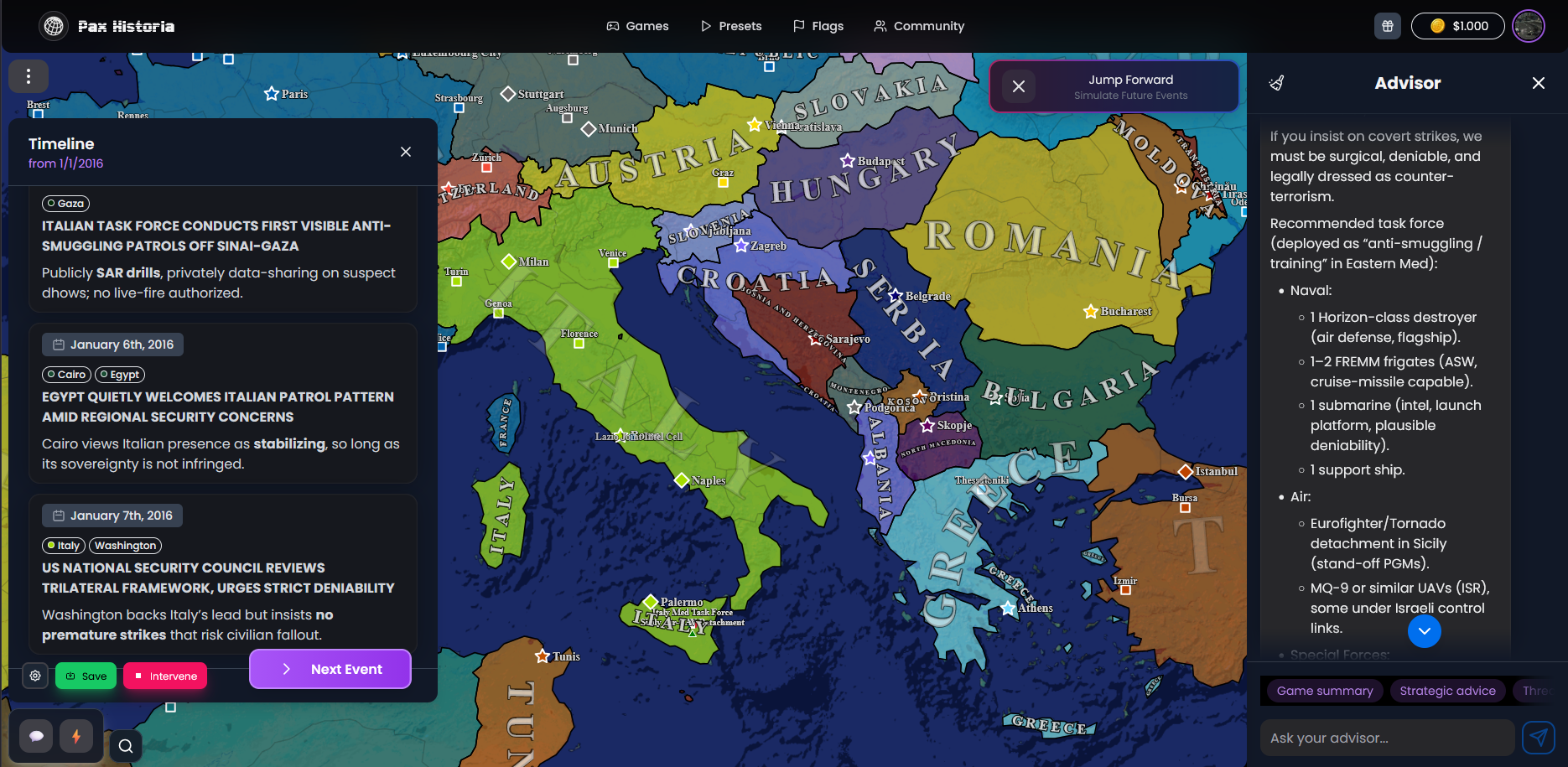
Task: Open the gift rewards icon
Action: point(1388,26)
